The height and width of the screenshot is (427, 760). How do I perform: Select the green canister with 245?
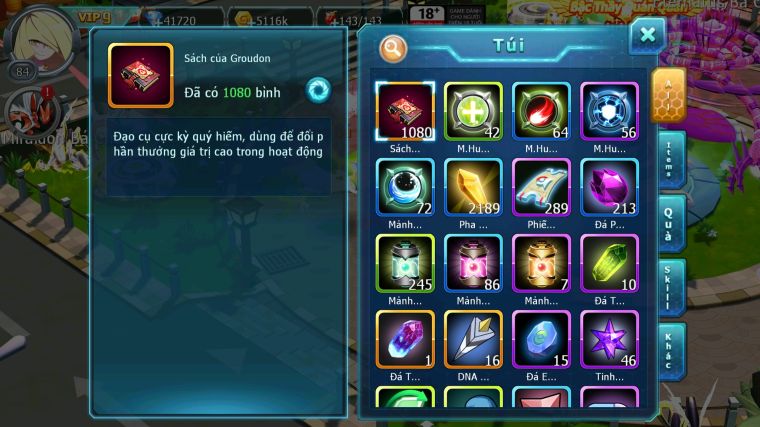(405, 263)
